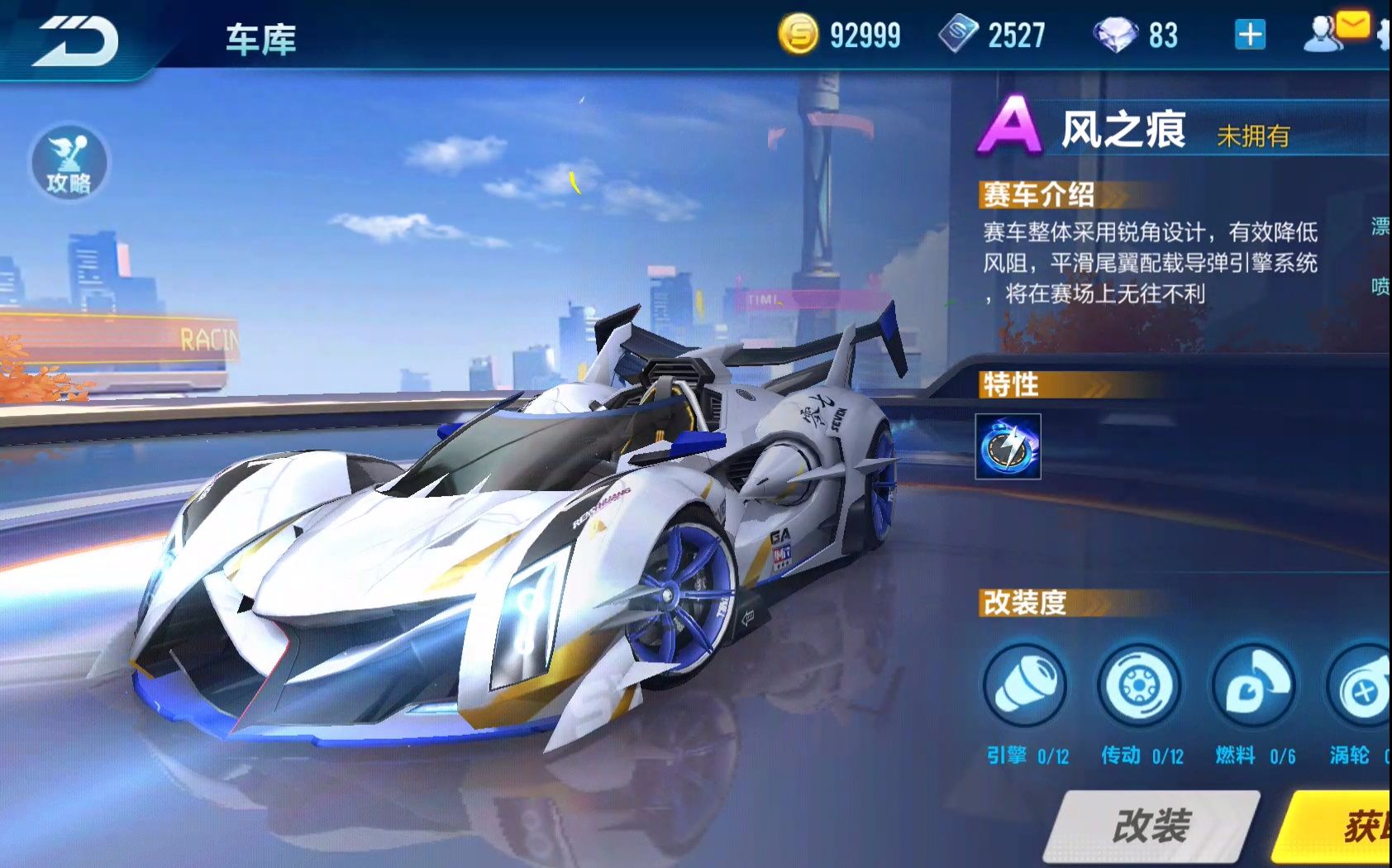
Task: Choose the 引擎 engine upgrade icon
Action: 1025,685
